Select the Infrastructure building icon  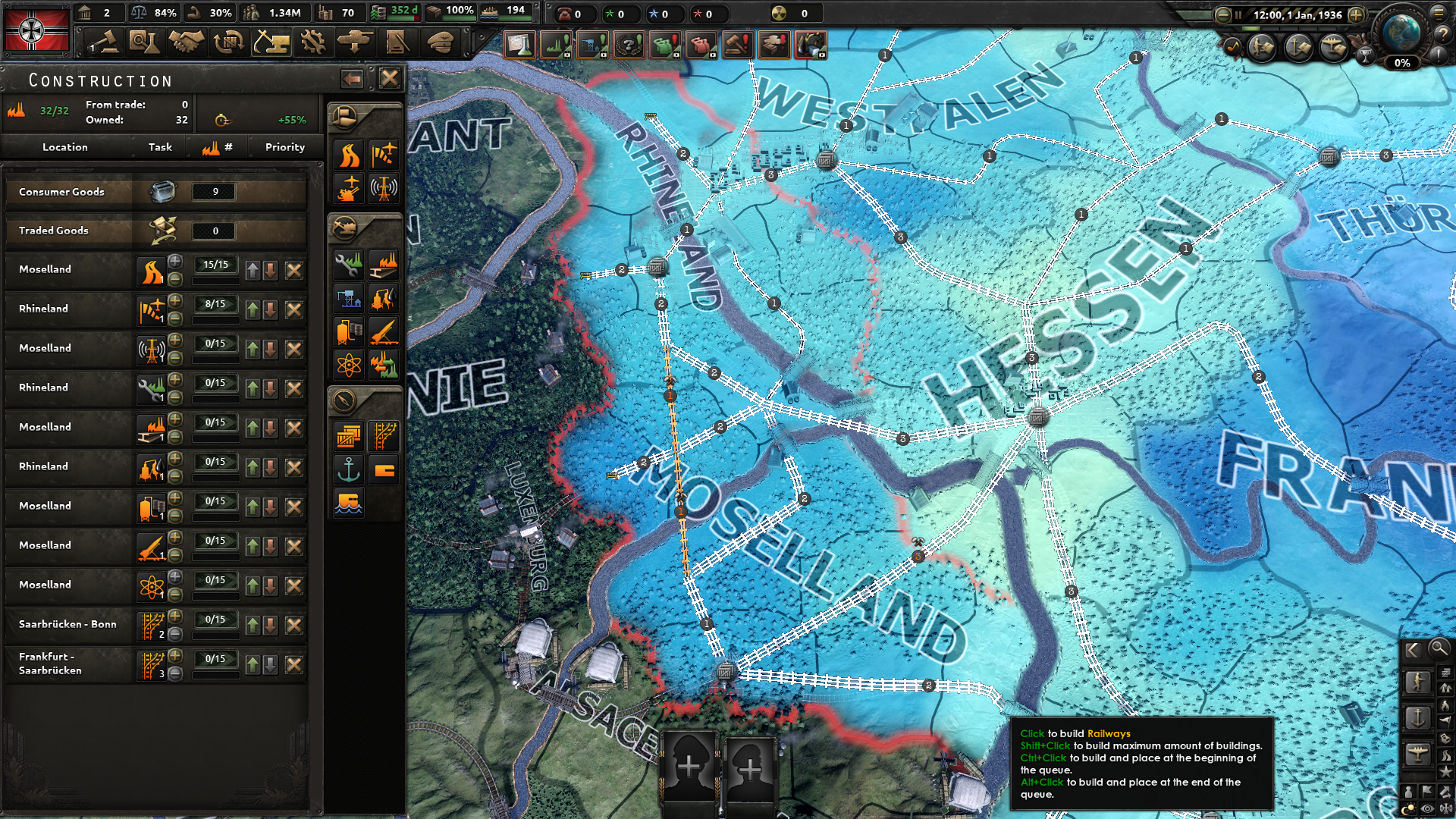click(x=350, y=155)
